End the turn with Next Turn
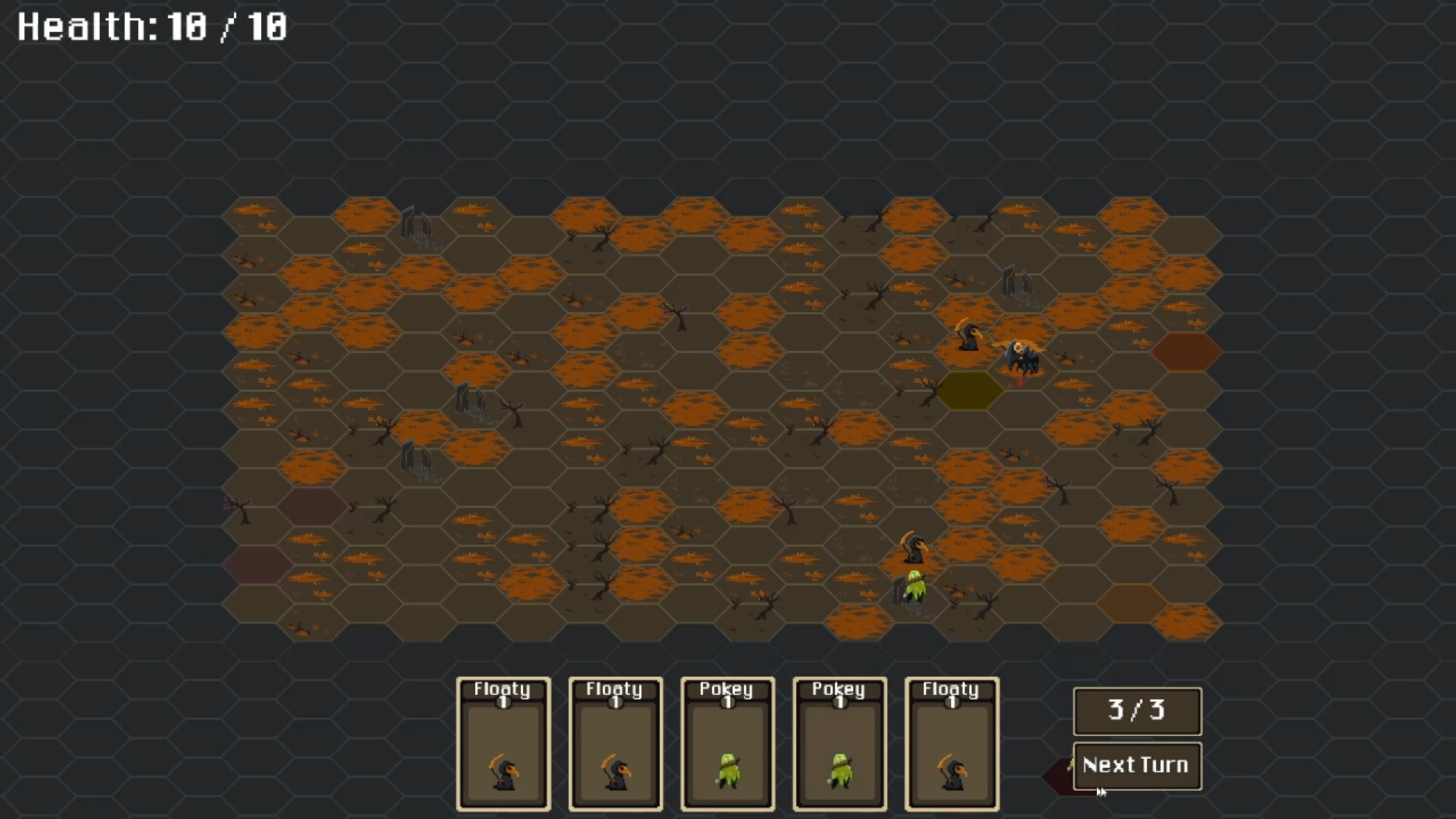The width and height of the screenshot is (1456, 819). click(1136, 765)
